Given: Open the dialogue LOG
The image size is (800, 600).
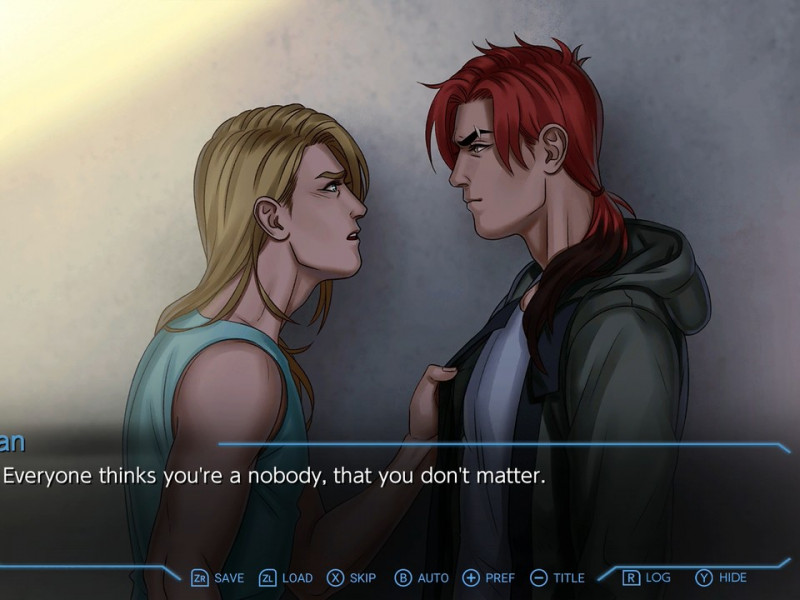Looking at the screenshot, I should click(x=646, y=578).
